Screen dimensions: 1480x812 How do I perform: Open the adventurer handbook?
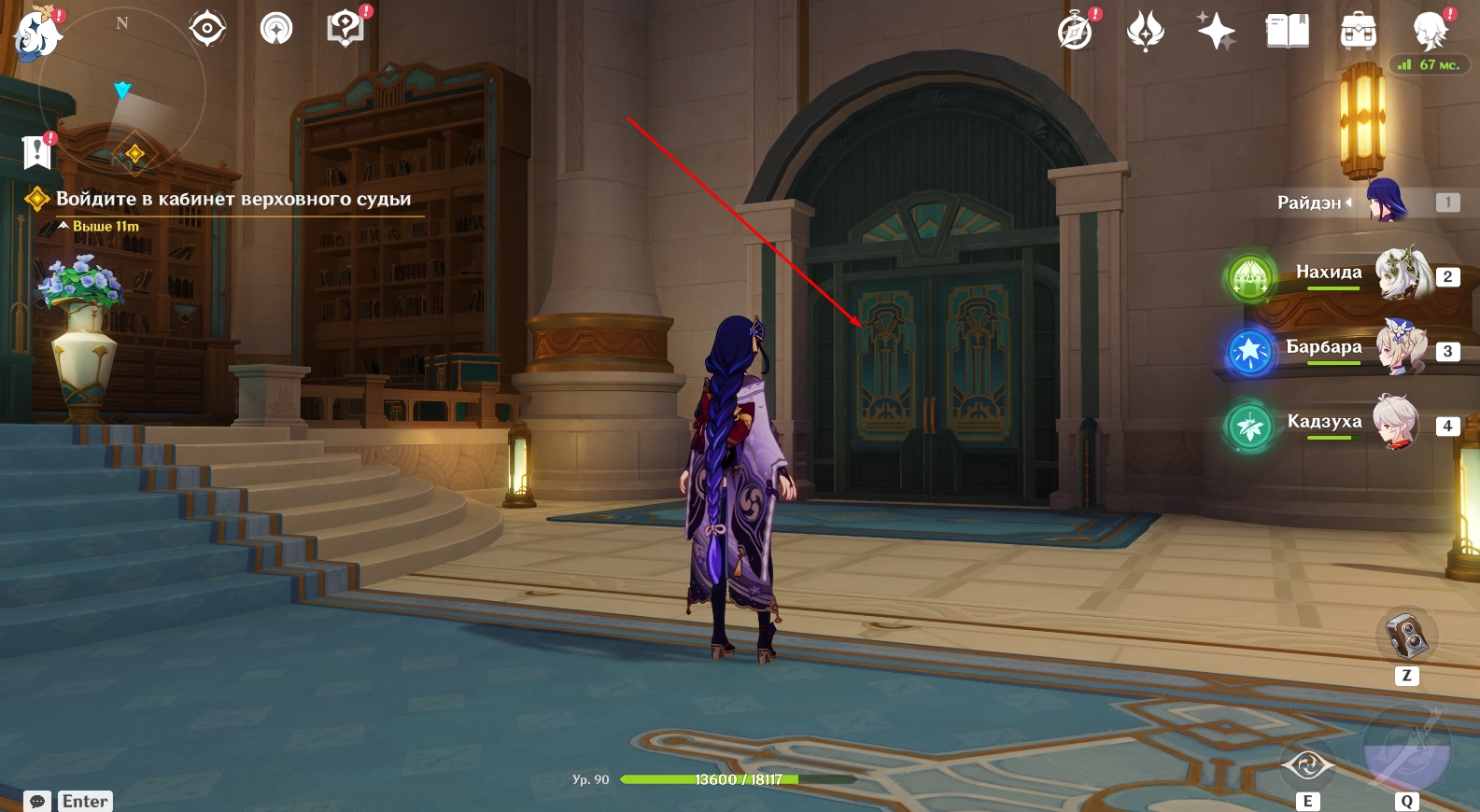(1287, 31)
